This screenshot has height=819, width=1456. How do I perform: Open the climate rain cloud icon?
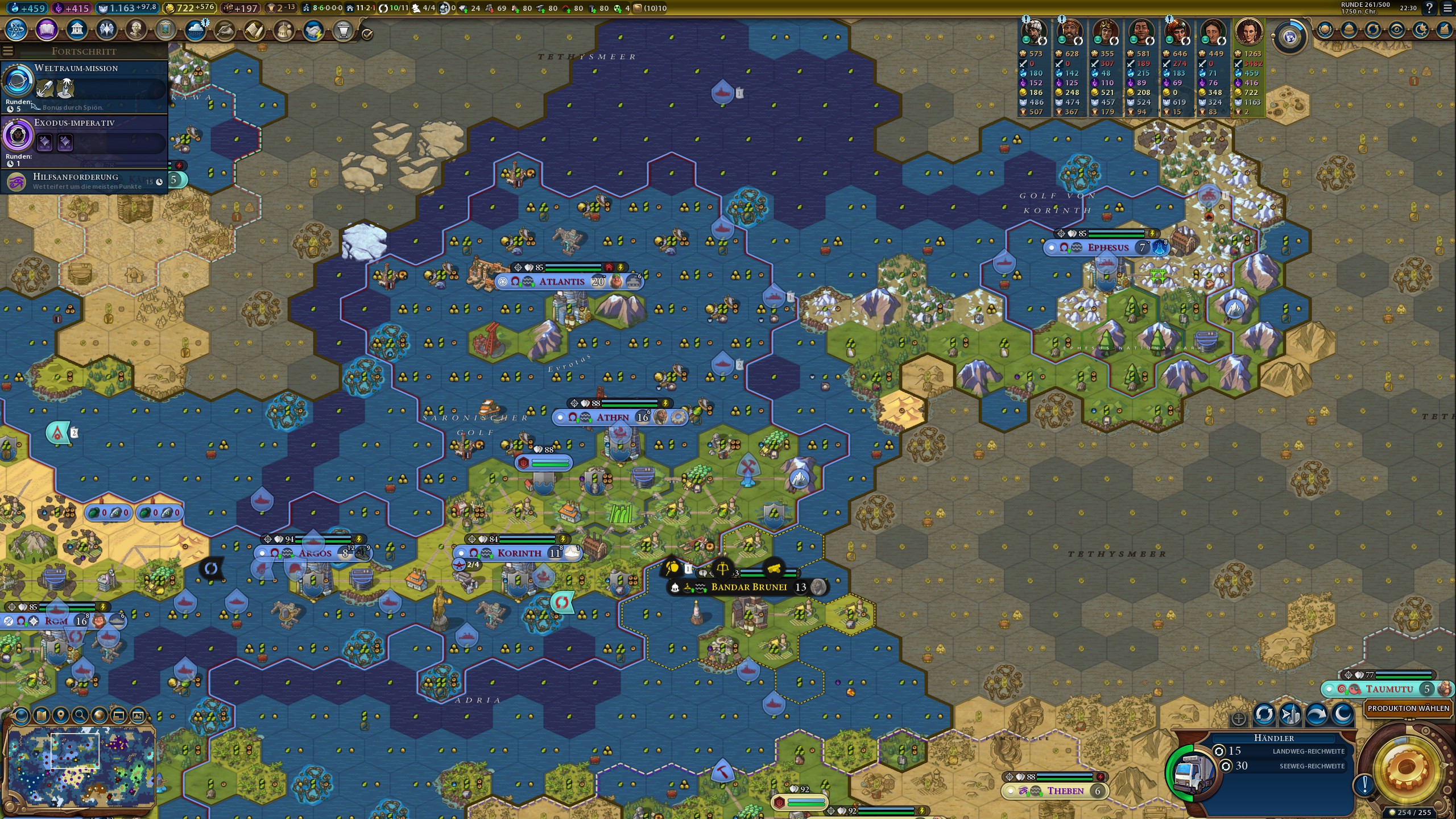coord(195,30)
